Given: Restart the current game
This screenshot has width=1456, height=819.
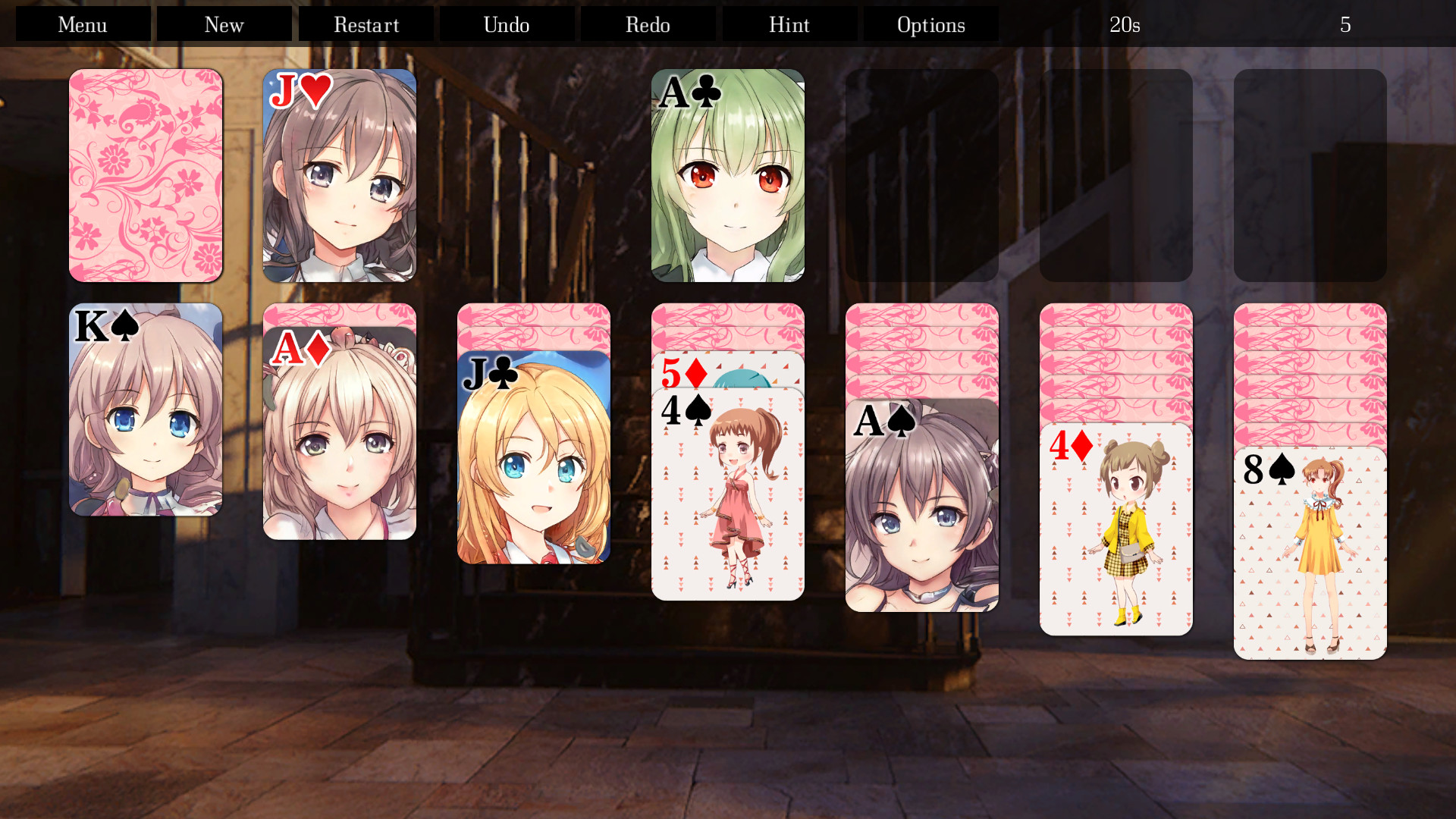Looking at the screenshot, I should click(x=366, y=24).
